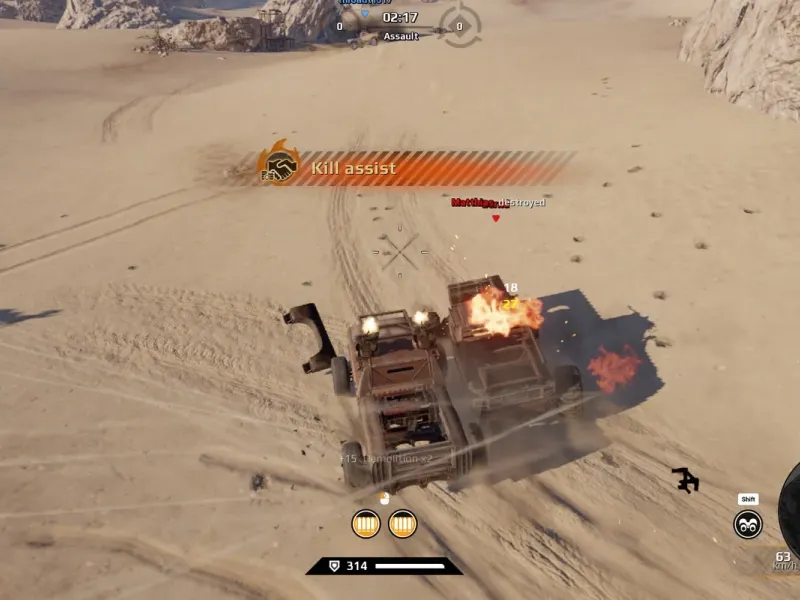Viewport: 800px width, 600px height.
Task: Click the circular capture point objective indicator
Action: pyautogui.click(x=460, y=26)
